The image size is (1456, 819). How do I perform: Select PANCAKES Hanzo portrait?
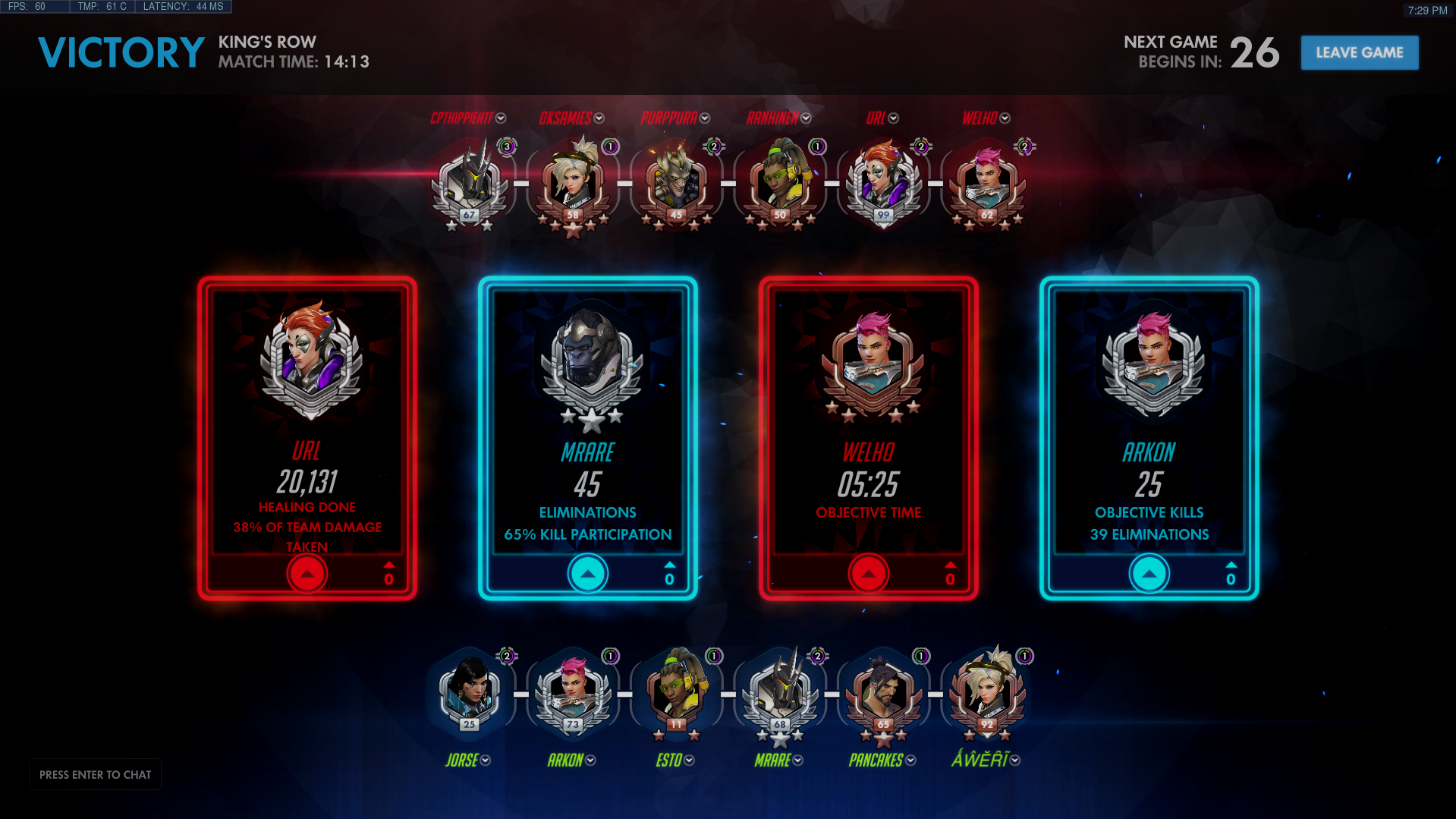[x=884, y=692]
